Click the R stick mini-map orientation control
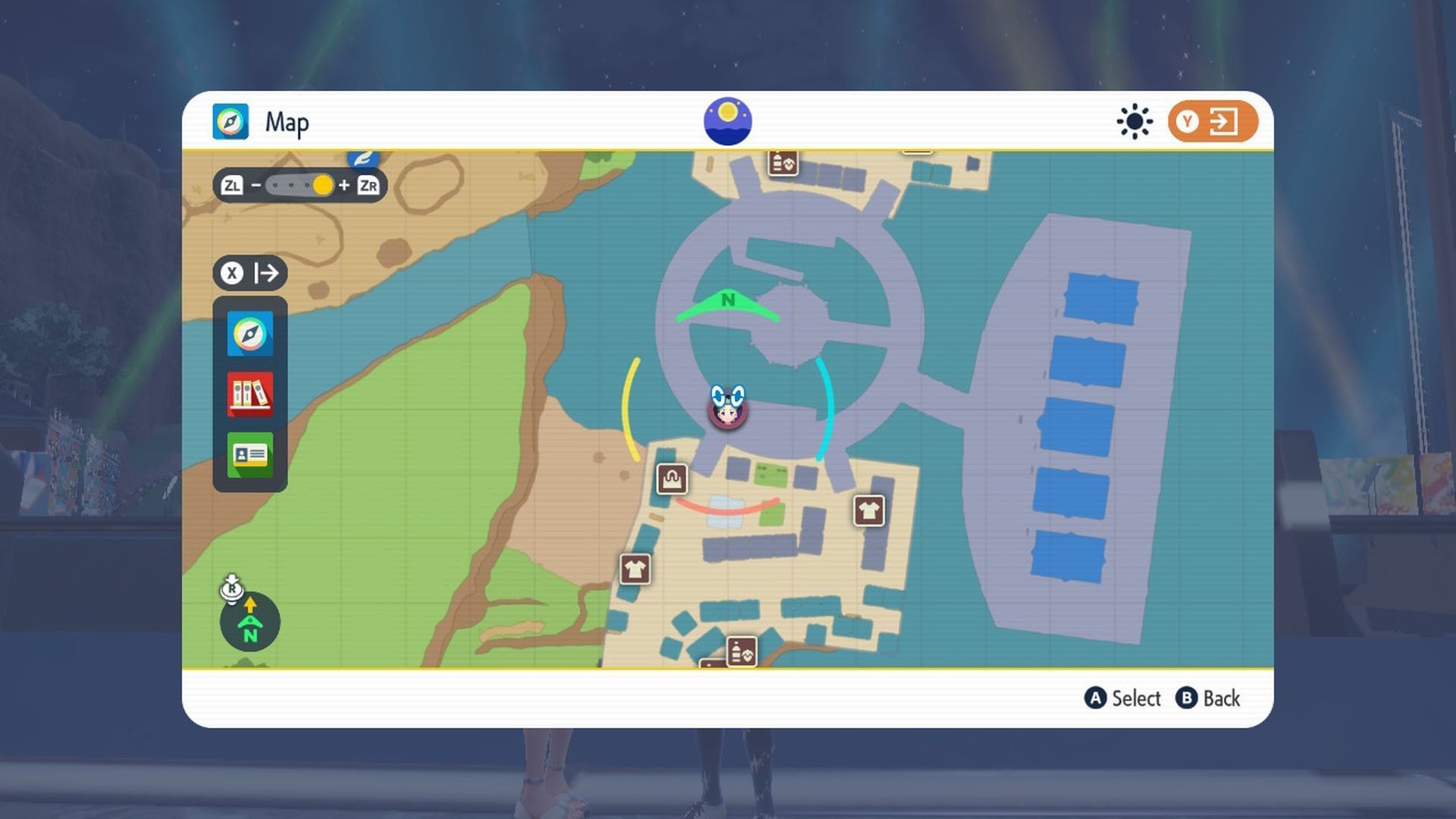 (x=250, y=622)
